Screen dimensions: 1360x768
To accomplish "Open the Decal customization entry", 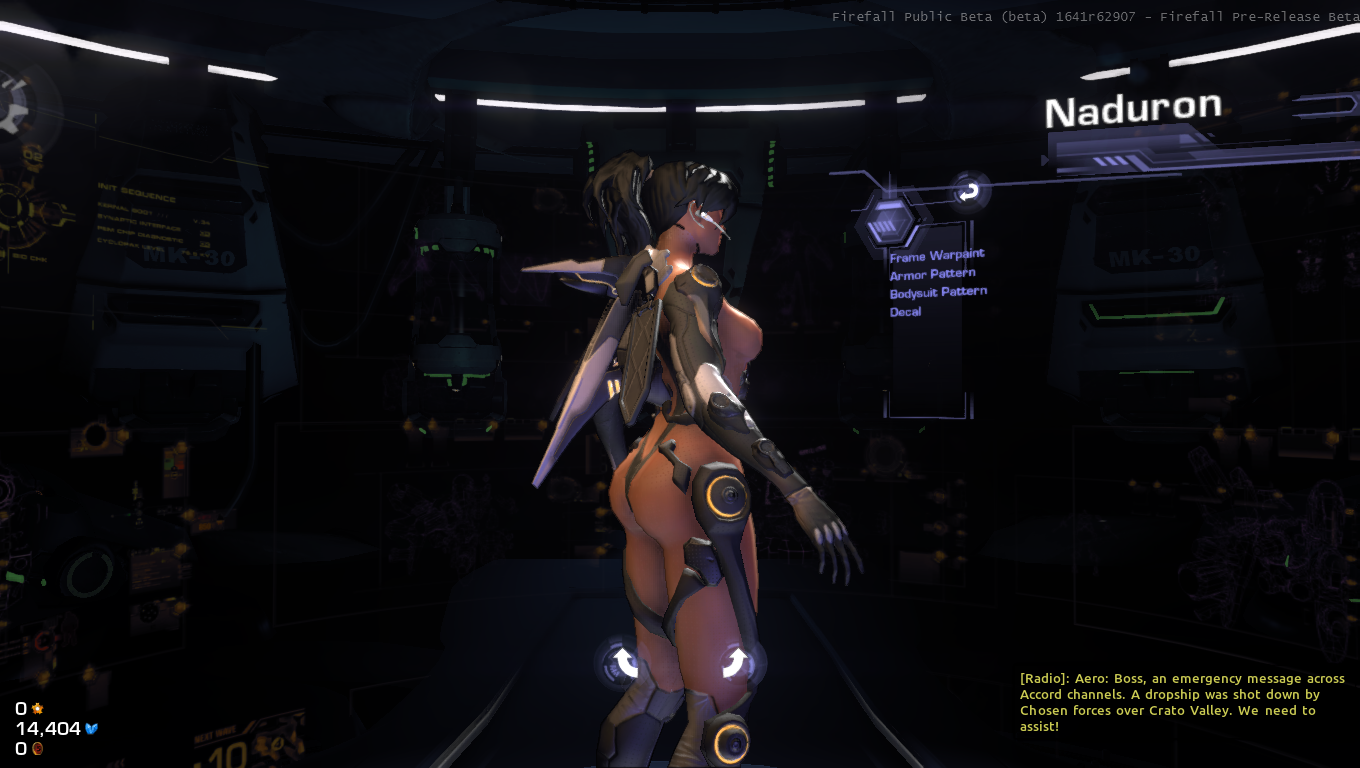I will point(906,312).
